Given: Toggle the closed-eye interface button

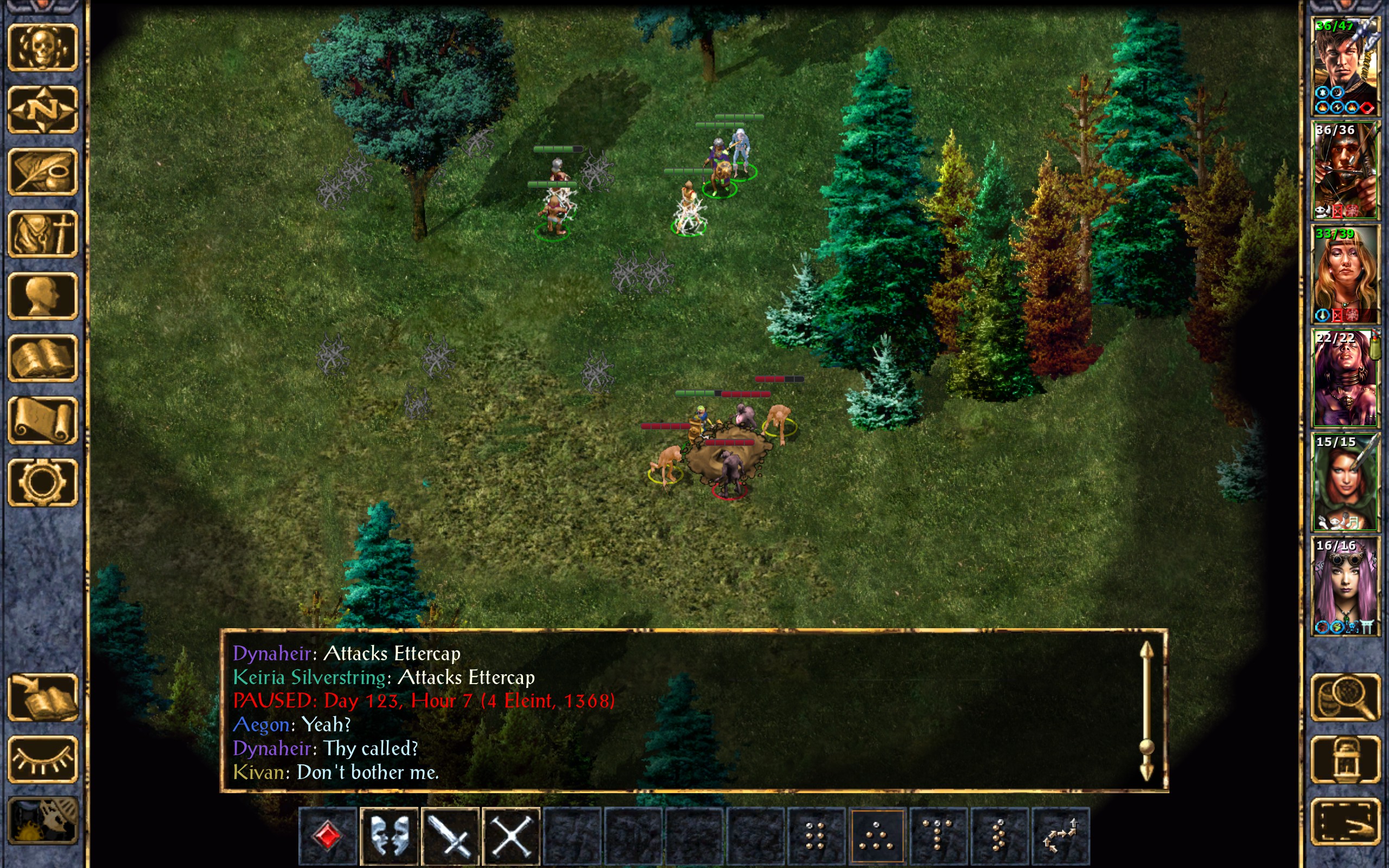Looking at the screenshot, I should pyautogui.click(x=42, y=759).
